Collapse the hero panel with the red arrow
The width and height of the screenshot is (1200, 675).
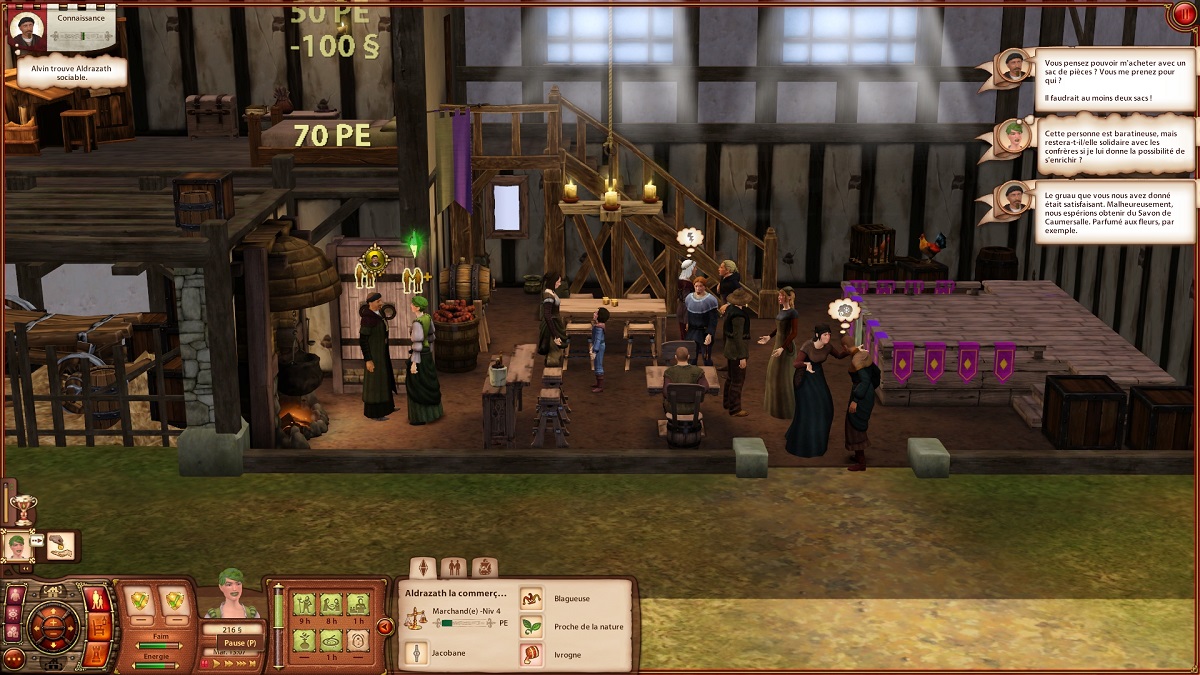(384, 627)
